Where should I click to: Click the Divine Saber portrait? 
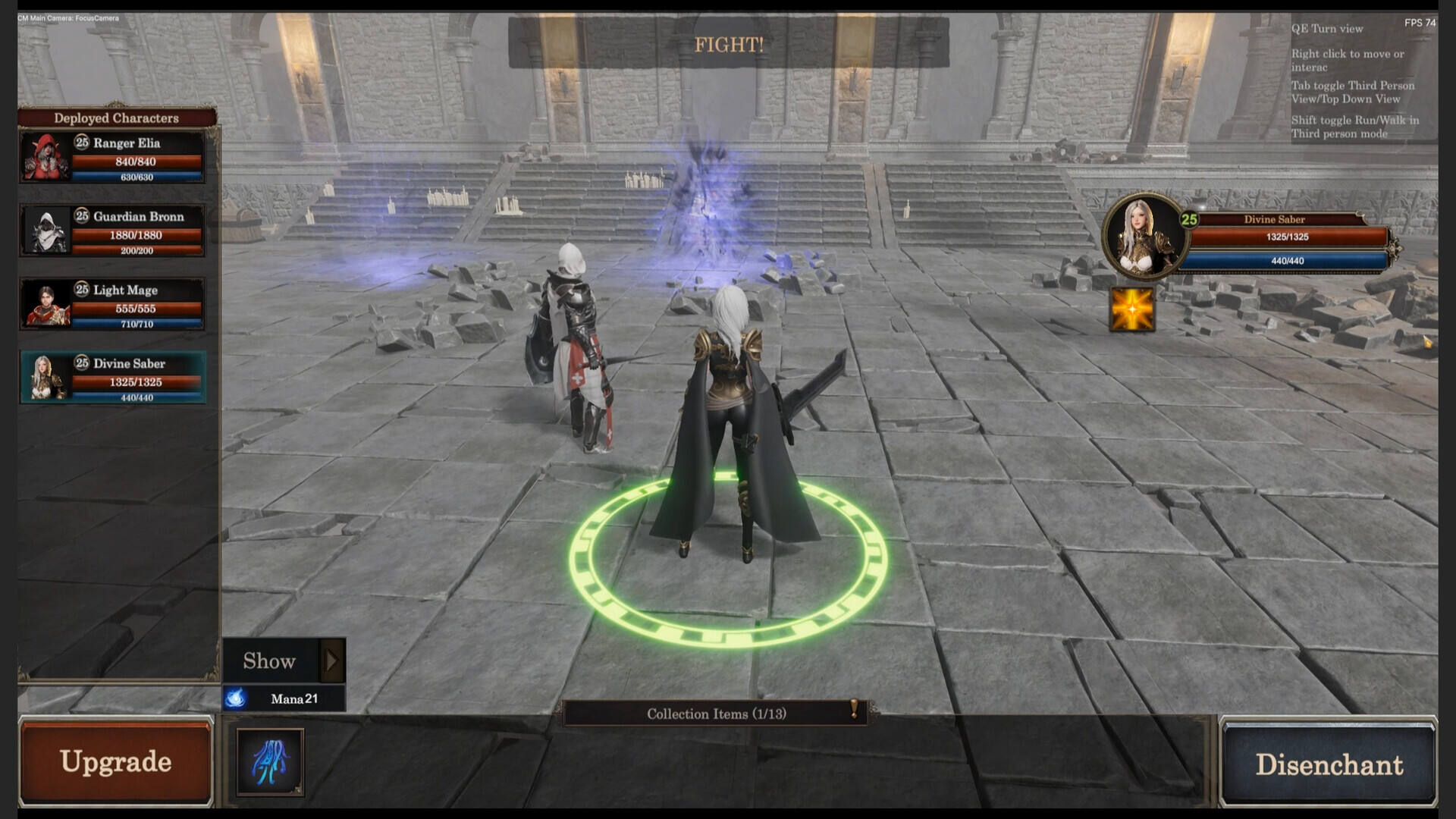pos(1143,237)
